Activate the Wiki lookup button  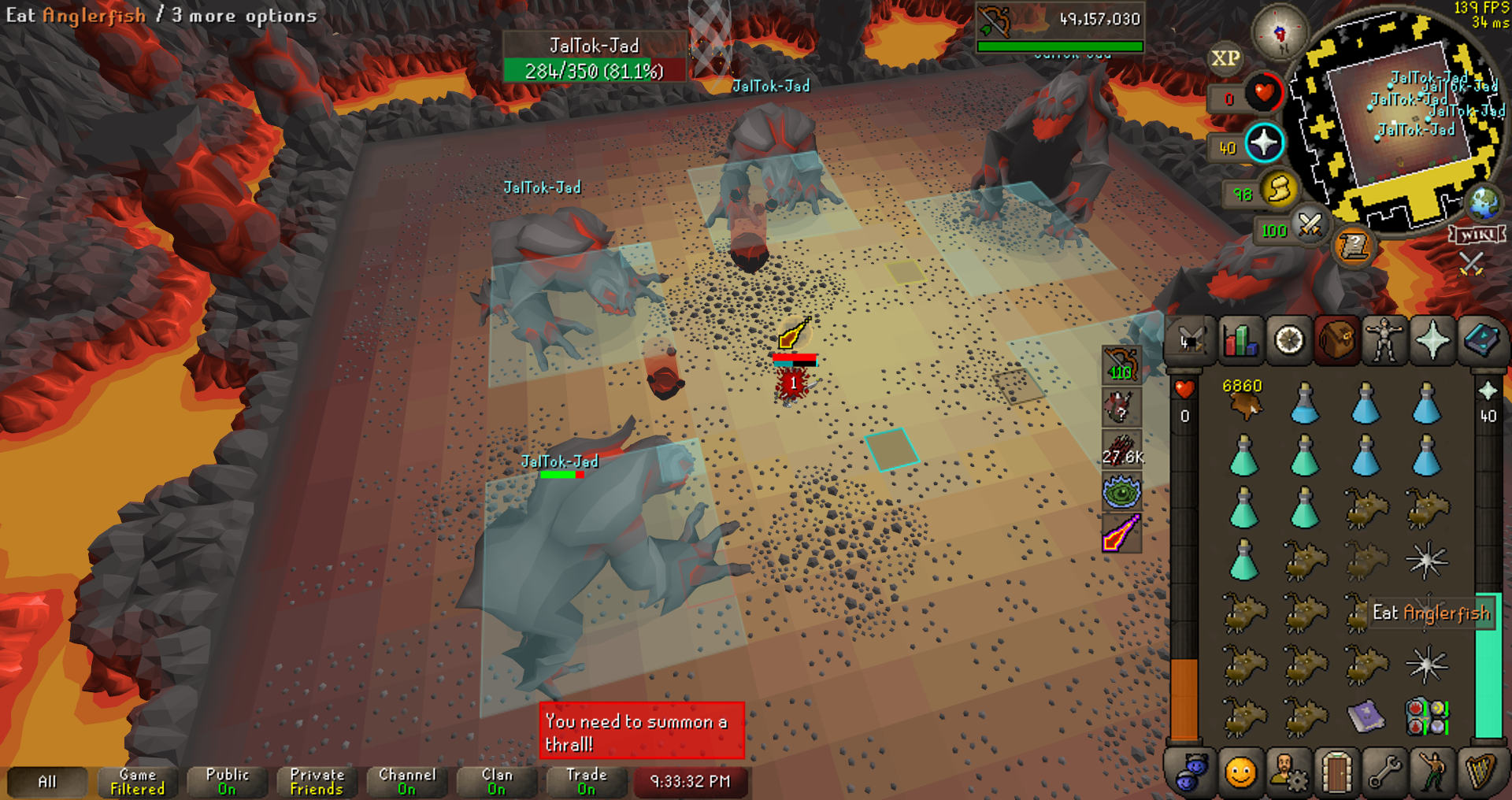click(1477, 235)
